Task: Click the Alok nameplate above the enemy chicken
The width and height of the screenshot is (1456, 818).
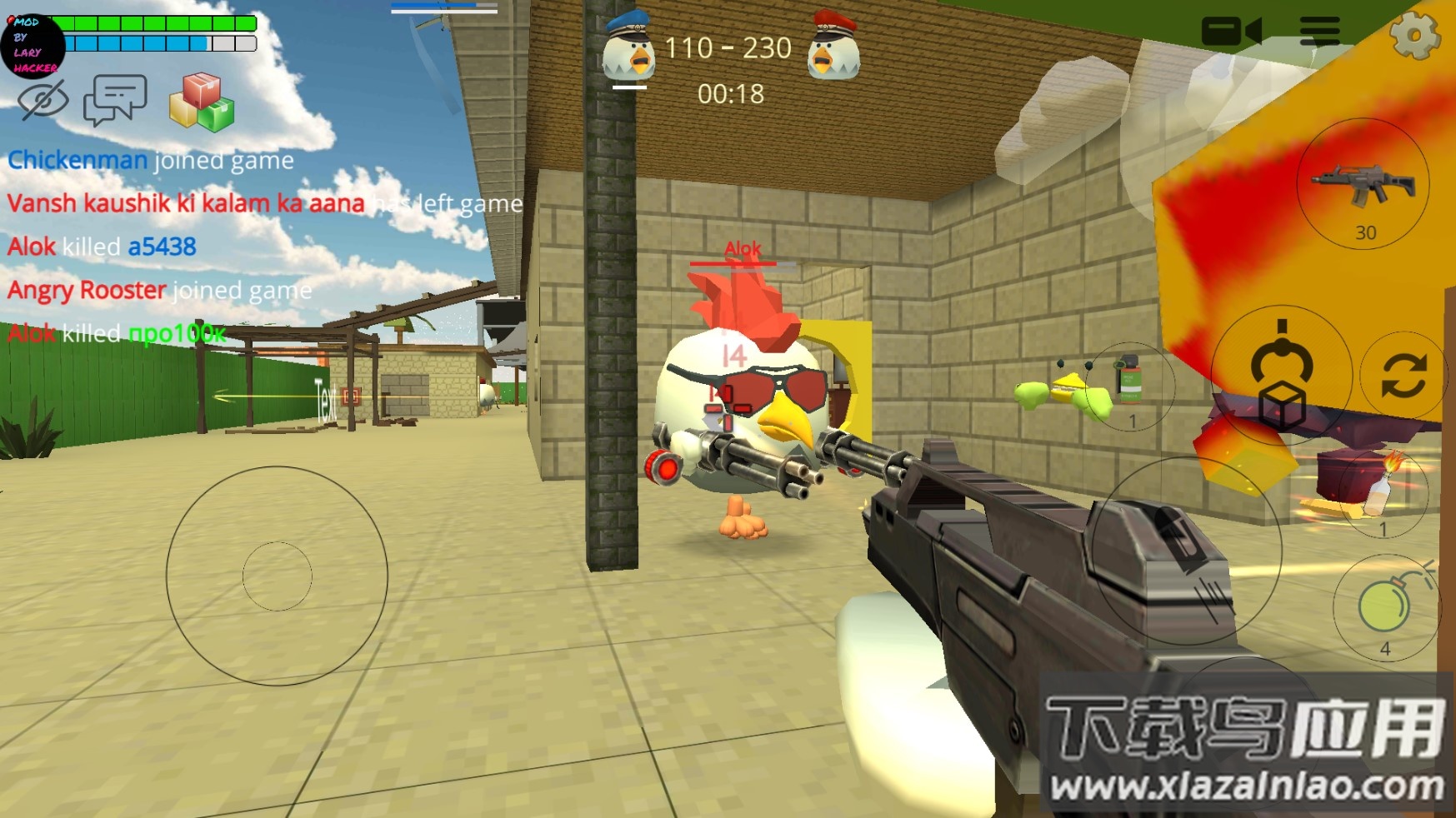Action: pyautogui.click(x=742, y=248)
